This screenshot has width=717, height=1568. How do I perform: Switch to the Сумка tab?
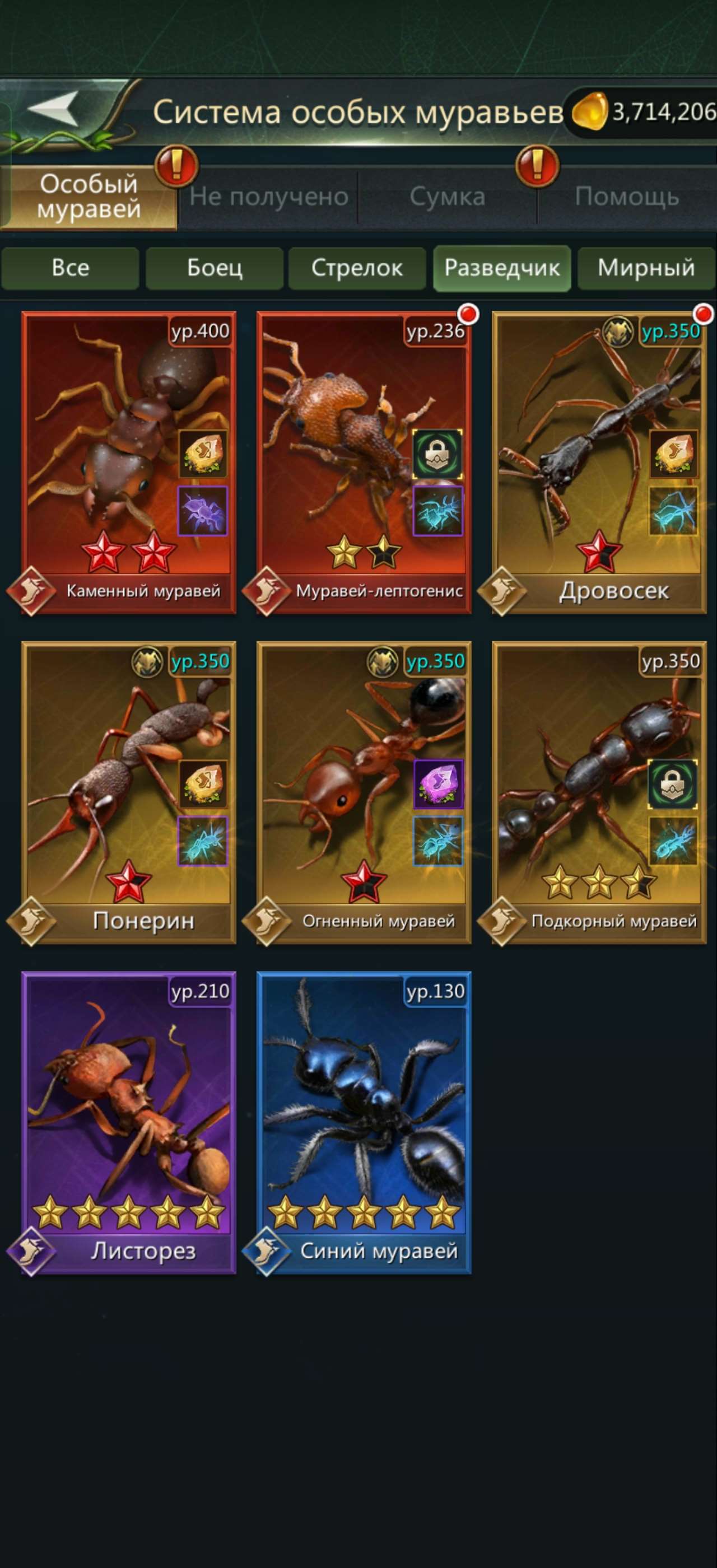tap(449, 196)
